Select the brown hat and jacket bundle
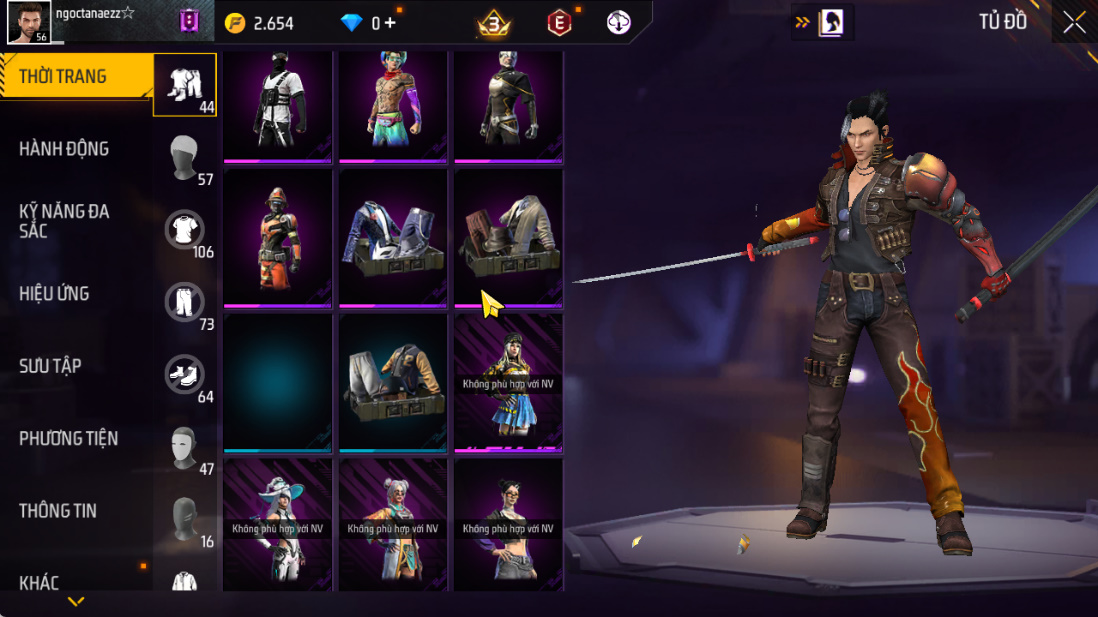 click(508, 238)
